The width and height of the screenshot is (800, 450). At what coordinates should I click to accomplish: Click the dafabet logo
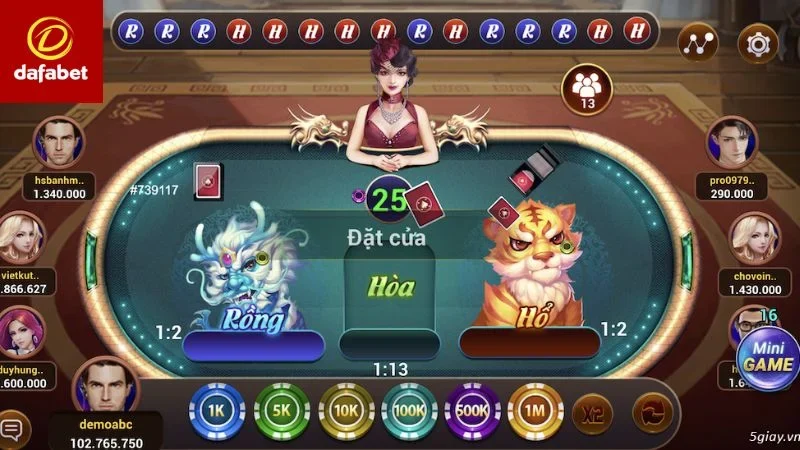50,50
